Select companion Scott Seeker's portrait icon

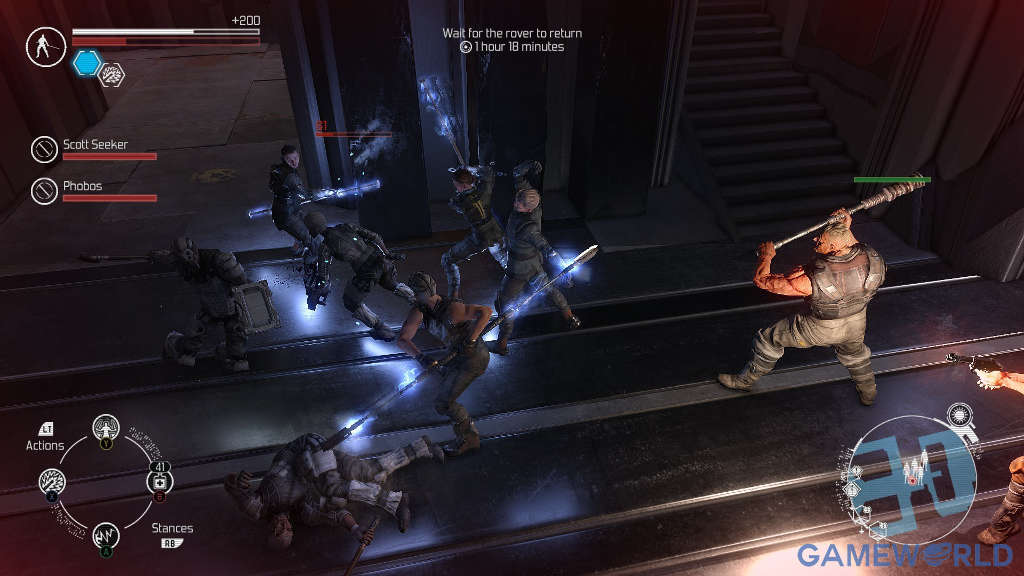(x=44, y=149)
